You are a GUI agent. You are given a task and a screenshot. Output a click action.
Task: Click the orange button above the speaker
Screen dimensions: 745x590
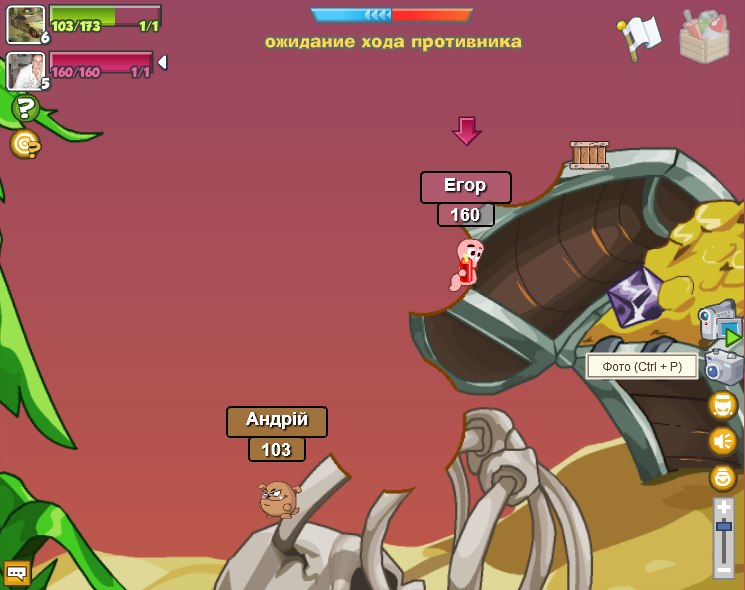(723, 404)
